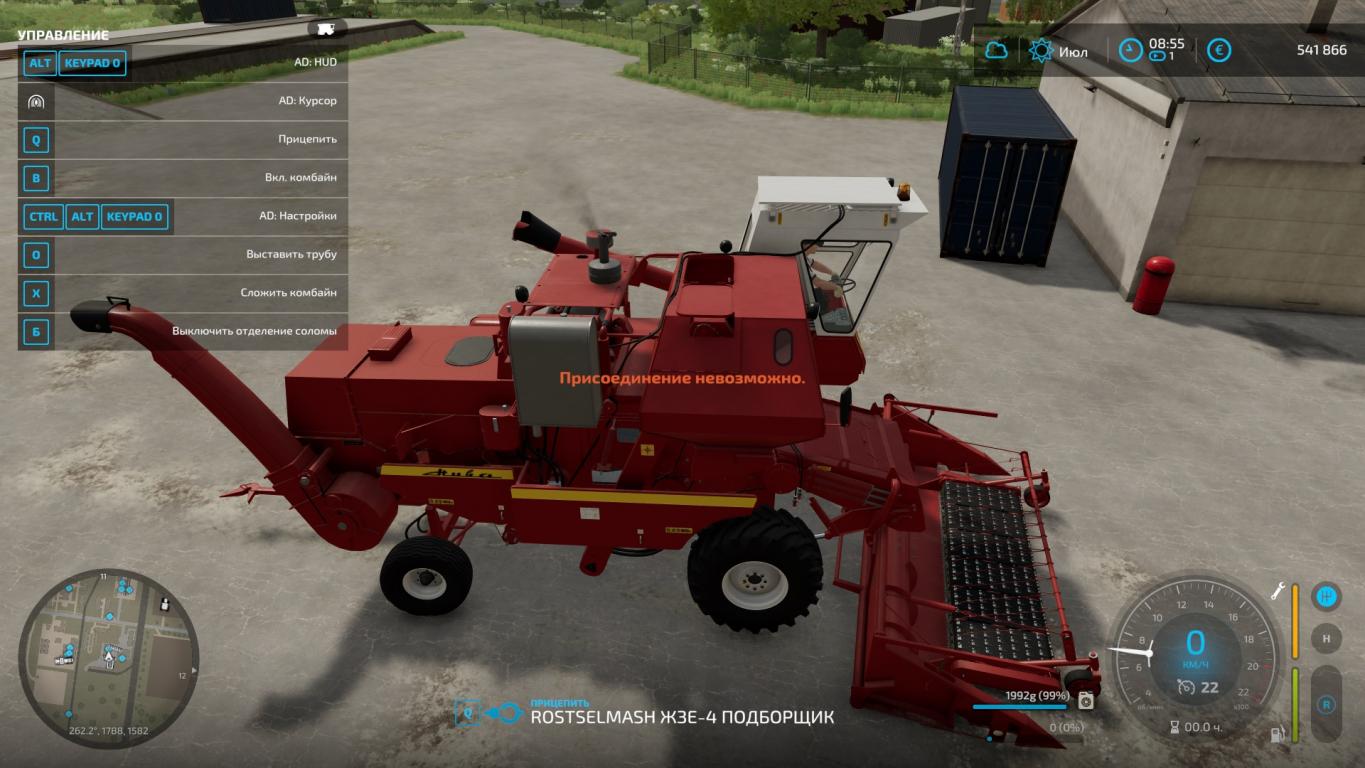Image resolution: width=1365 pixels, height=768 pixels.
Task: Choose the R reverse direction indicator
Action: (x=1326, y=704)
